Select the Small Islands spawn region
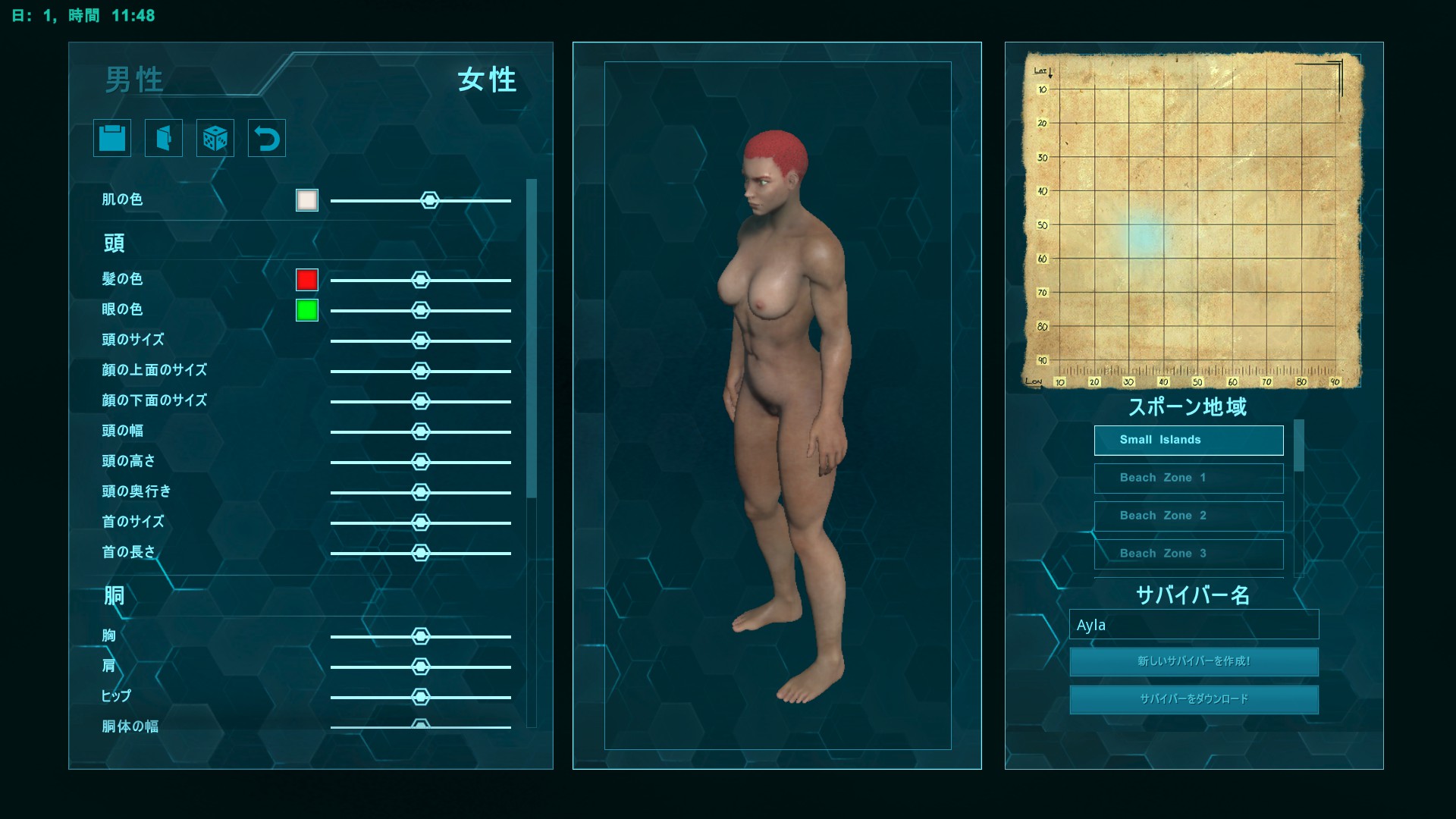The height and width of the screenshot is (819, 1456). pos(1188,440)
